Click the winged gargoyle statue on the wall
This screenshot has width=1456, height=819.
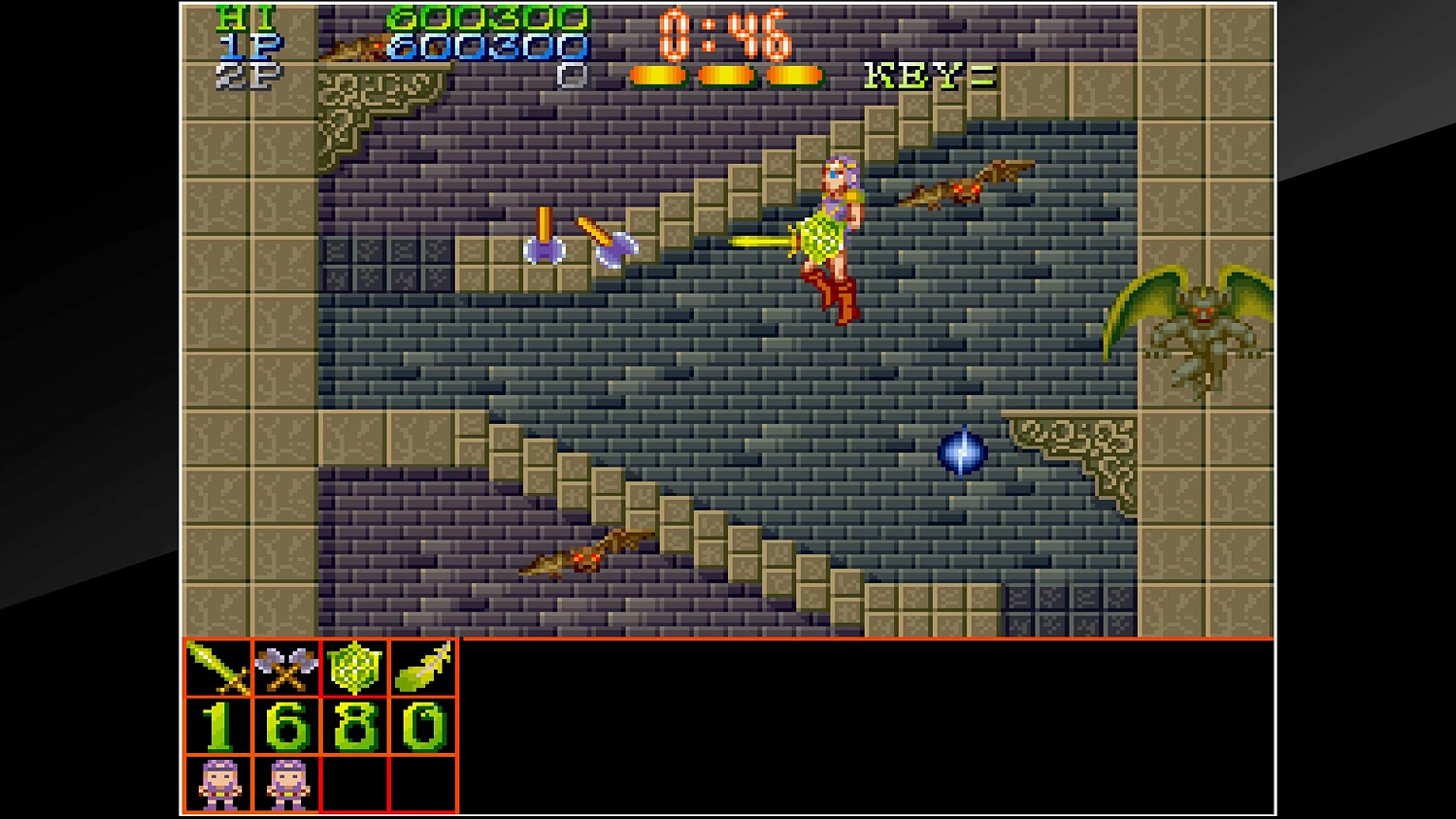(x=1204, y=330)
